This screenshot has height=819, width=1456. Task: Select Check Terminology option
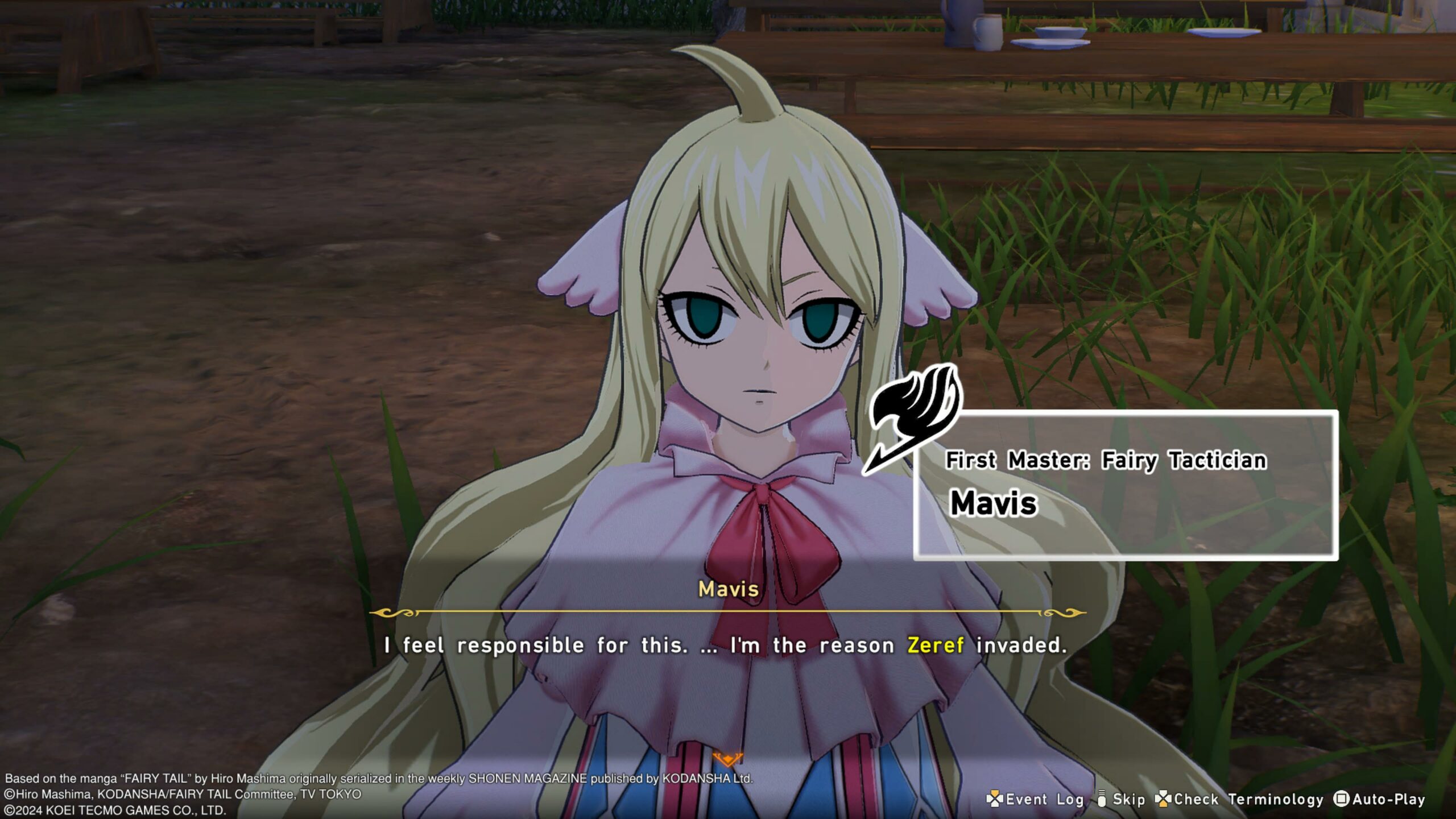(1240, 799)
